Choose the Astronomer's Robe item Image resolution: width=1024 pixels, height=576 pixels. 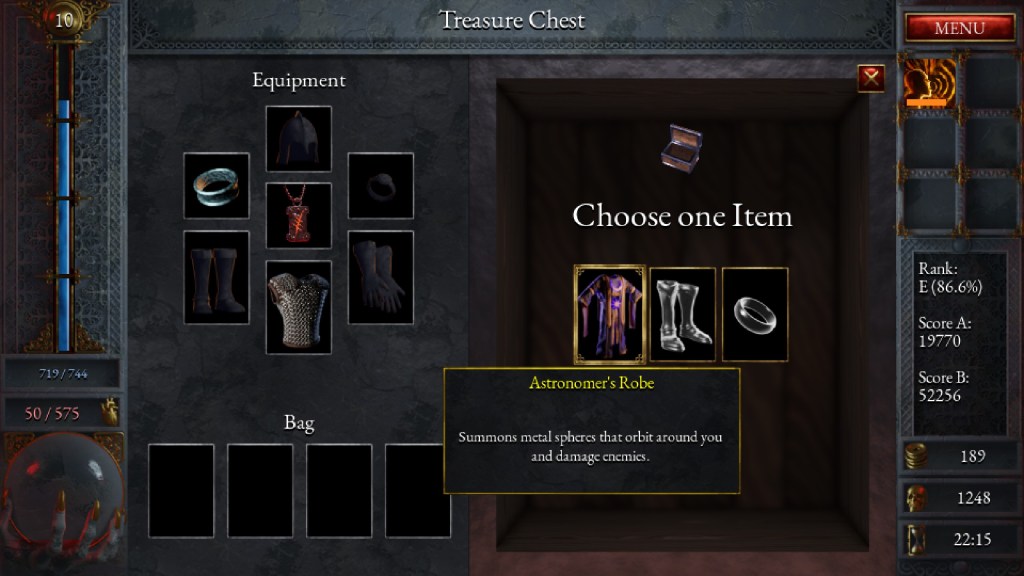coord(609,314)
